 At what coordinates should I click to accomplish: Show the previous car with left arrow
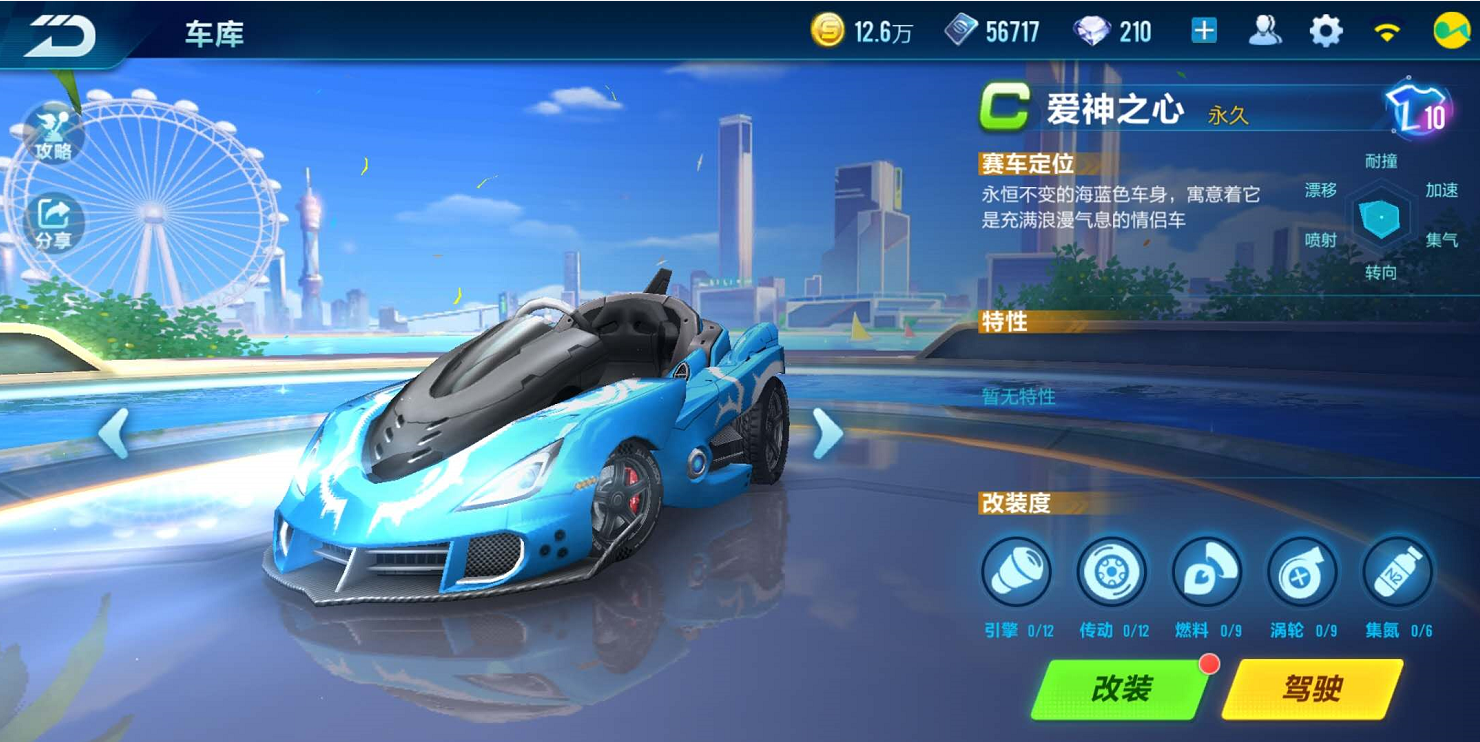[x=113, y=433]
